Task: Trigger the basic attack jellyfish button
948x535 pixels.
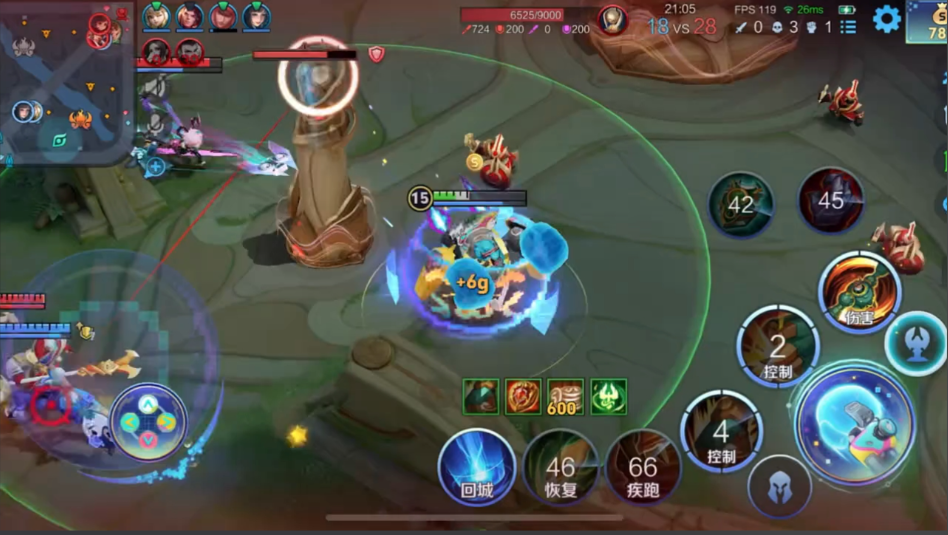Action: tap(855, 425)
